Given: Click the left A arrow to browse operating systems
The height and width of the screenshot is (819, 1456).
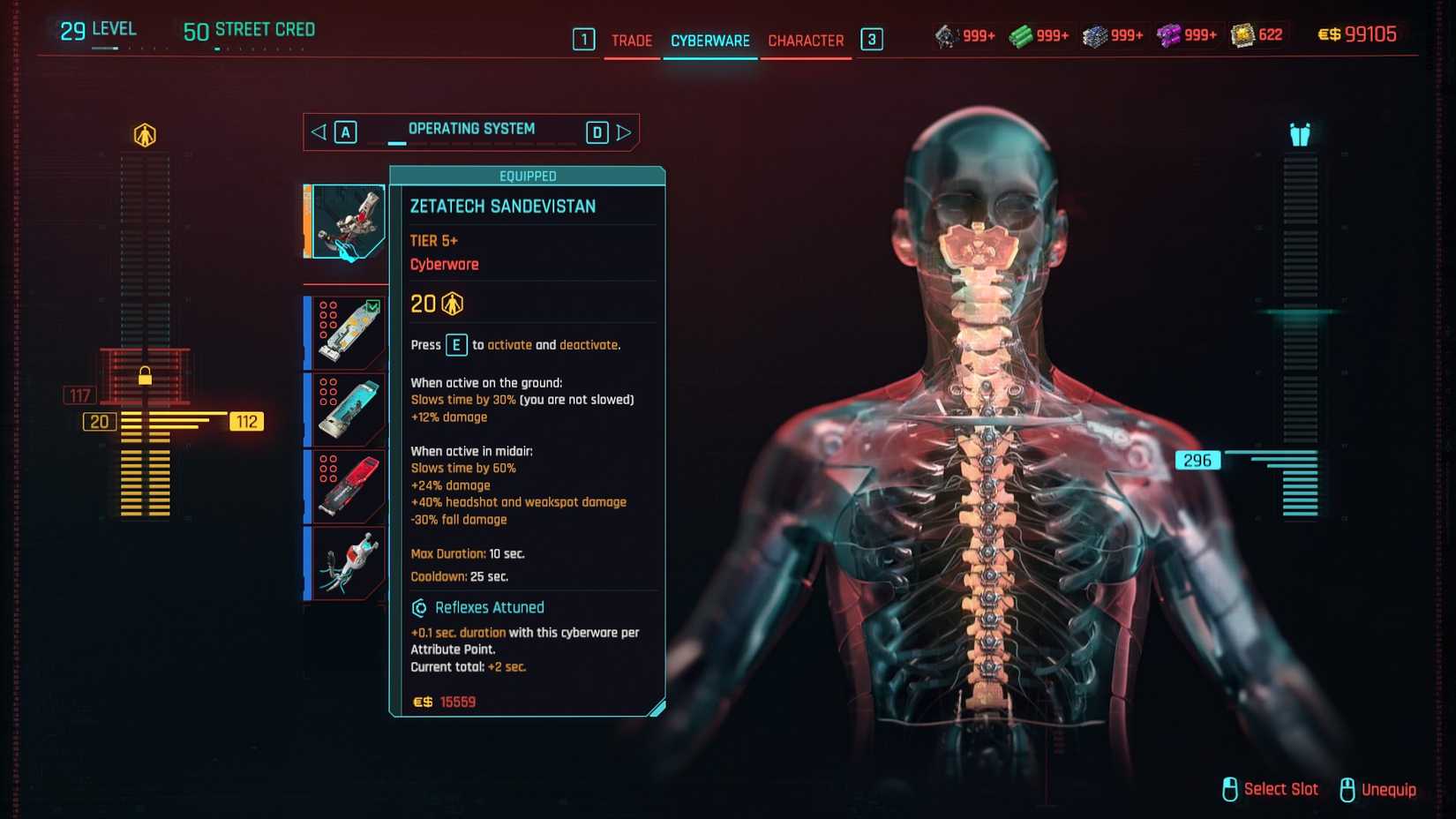Looking at the screenshot, I should point(344,131).
